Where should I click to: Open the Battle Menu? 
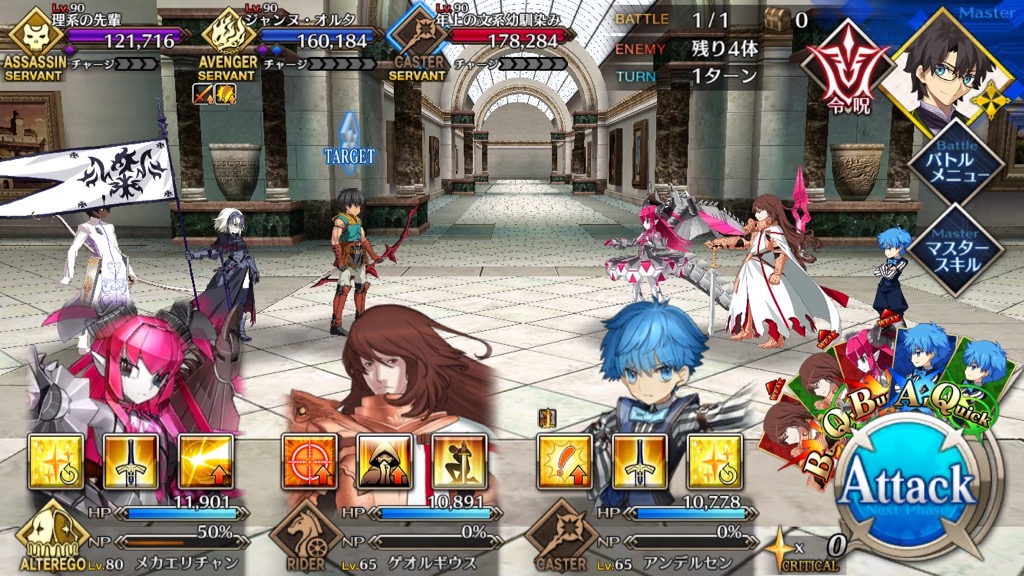pyautogui.click(x=958, y=163)
